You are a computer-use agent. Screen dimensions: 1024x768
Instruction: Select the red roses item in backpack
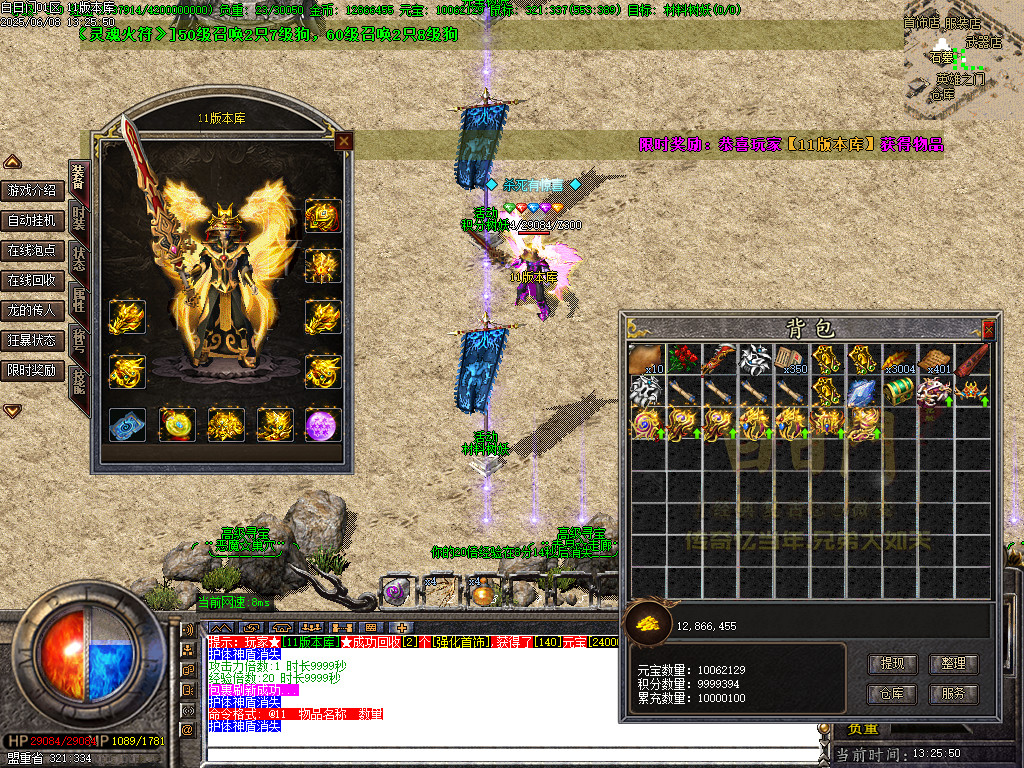point(682,359)
